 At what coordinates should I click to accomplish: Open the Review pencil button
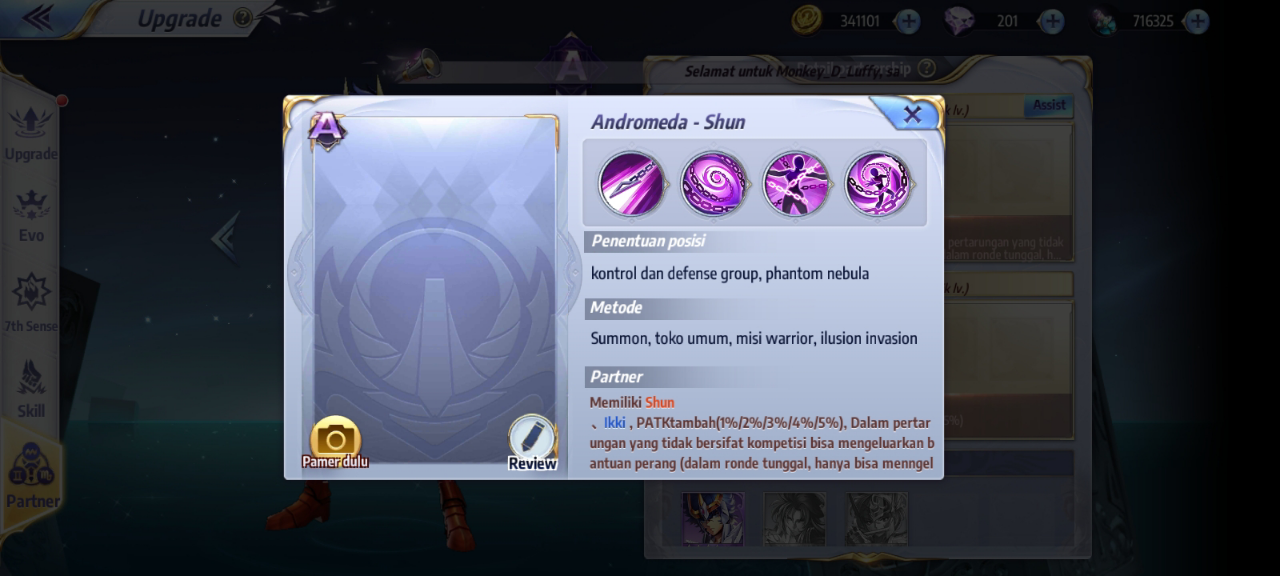pos(532,441)
